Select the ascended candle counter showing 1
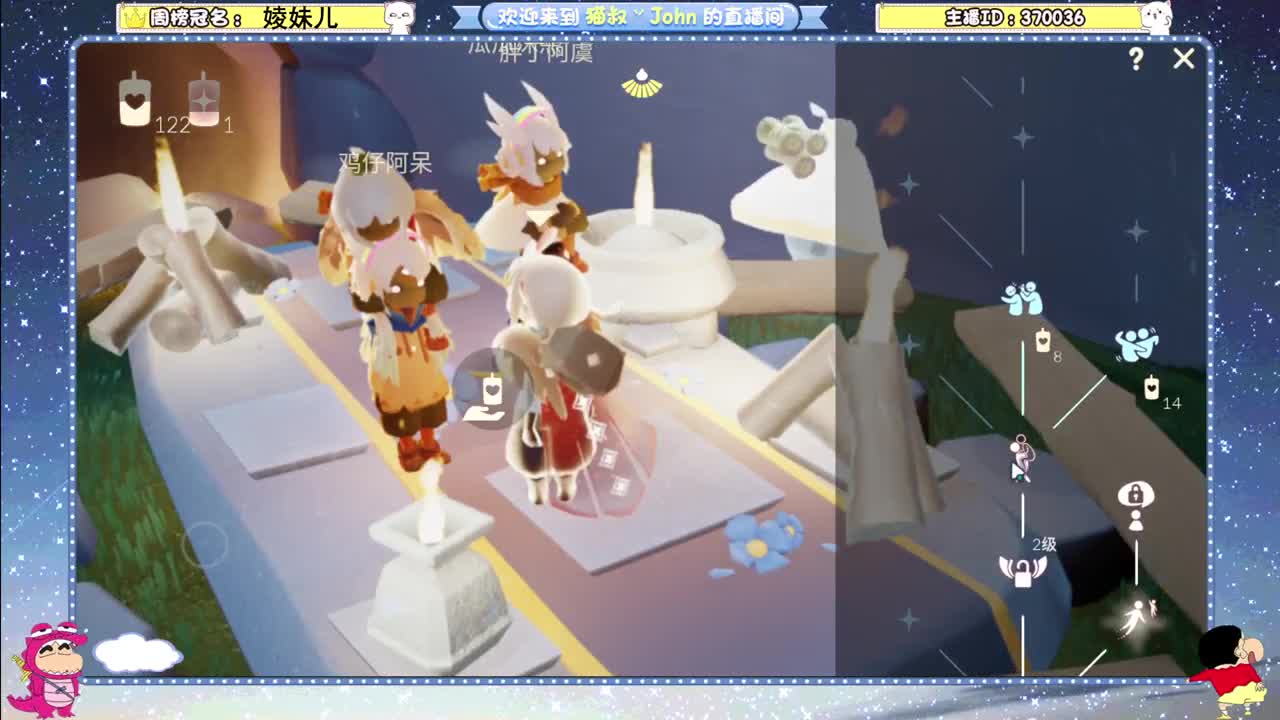The image size is (1280, 720). [204, 108]
